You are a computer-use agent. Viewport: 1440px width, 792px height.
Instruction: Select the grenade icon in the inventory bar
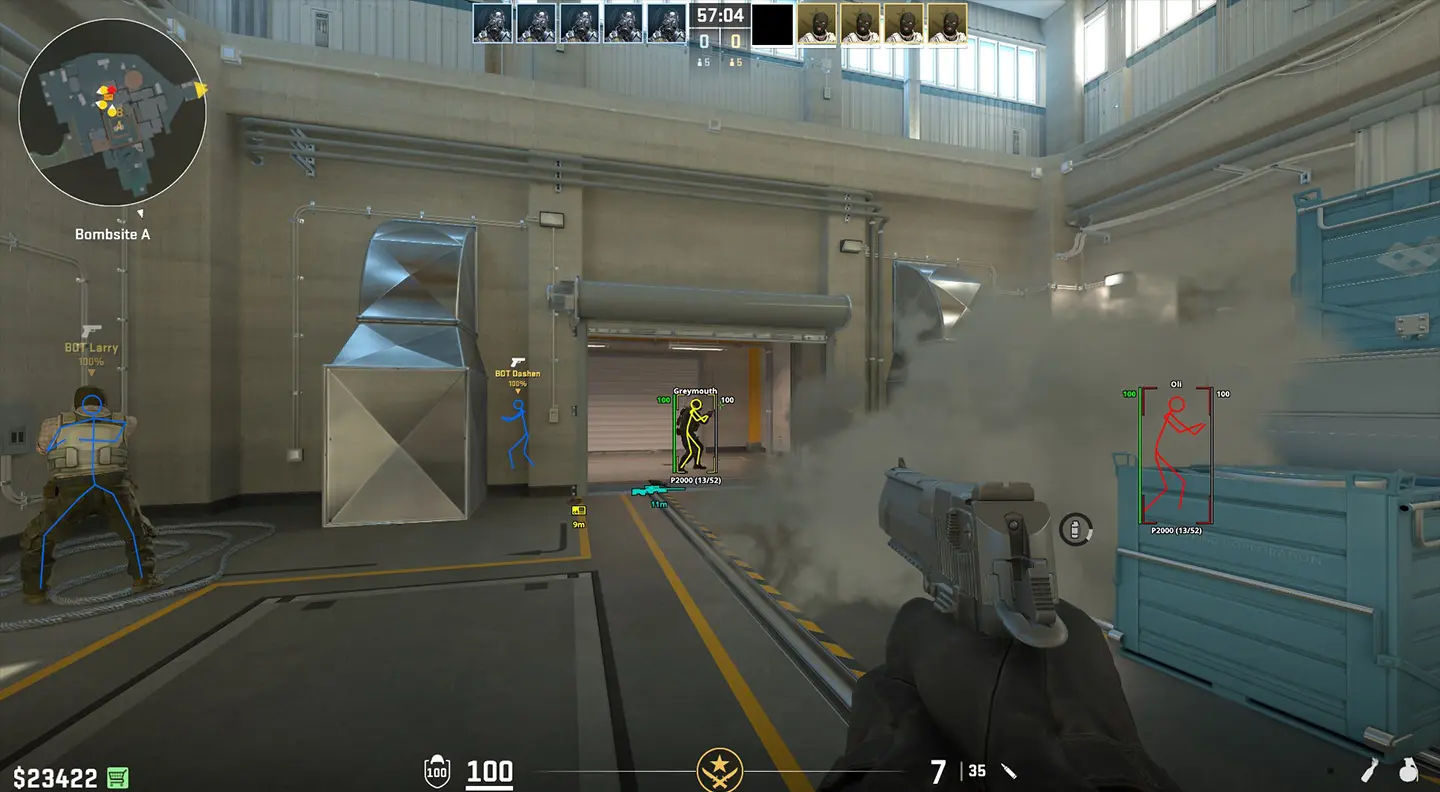click(x=1410, y=770)
